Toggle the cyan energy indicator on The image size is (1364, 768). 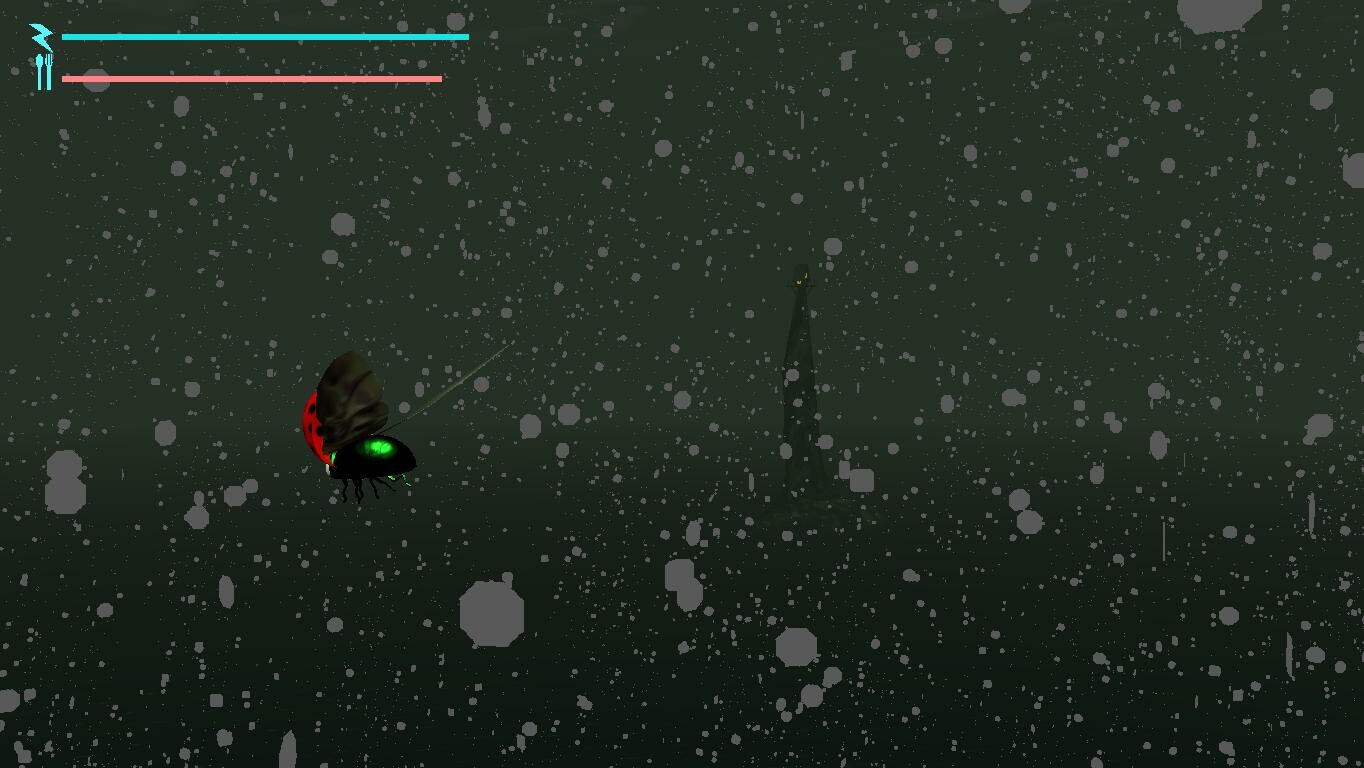pos(265,36)
